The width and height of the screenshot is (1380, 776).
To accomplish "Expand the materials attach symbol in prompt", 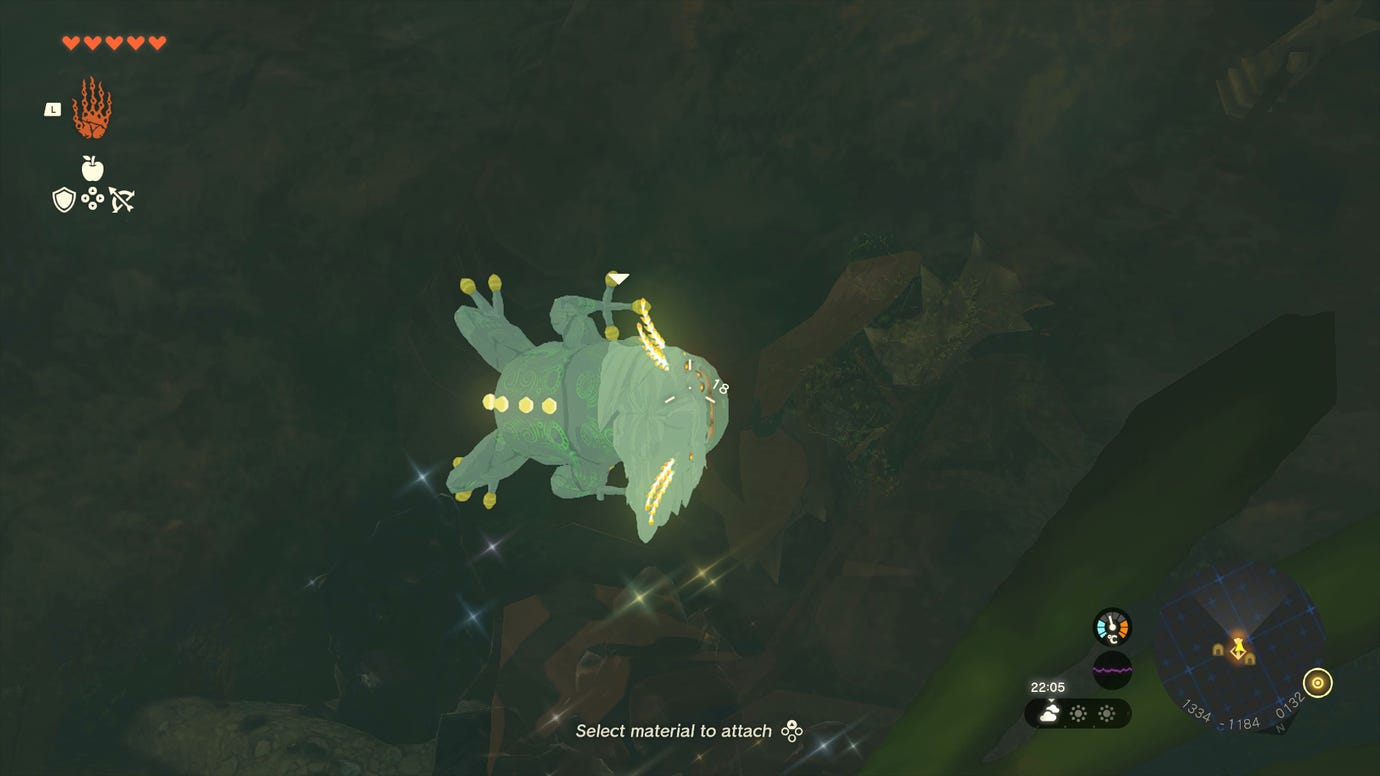I will tap(790, 731).
